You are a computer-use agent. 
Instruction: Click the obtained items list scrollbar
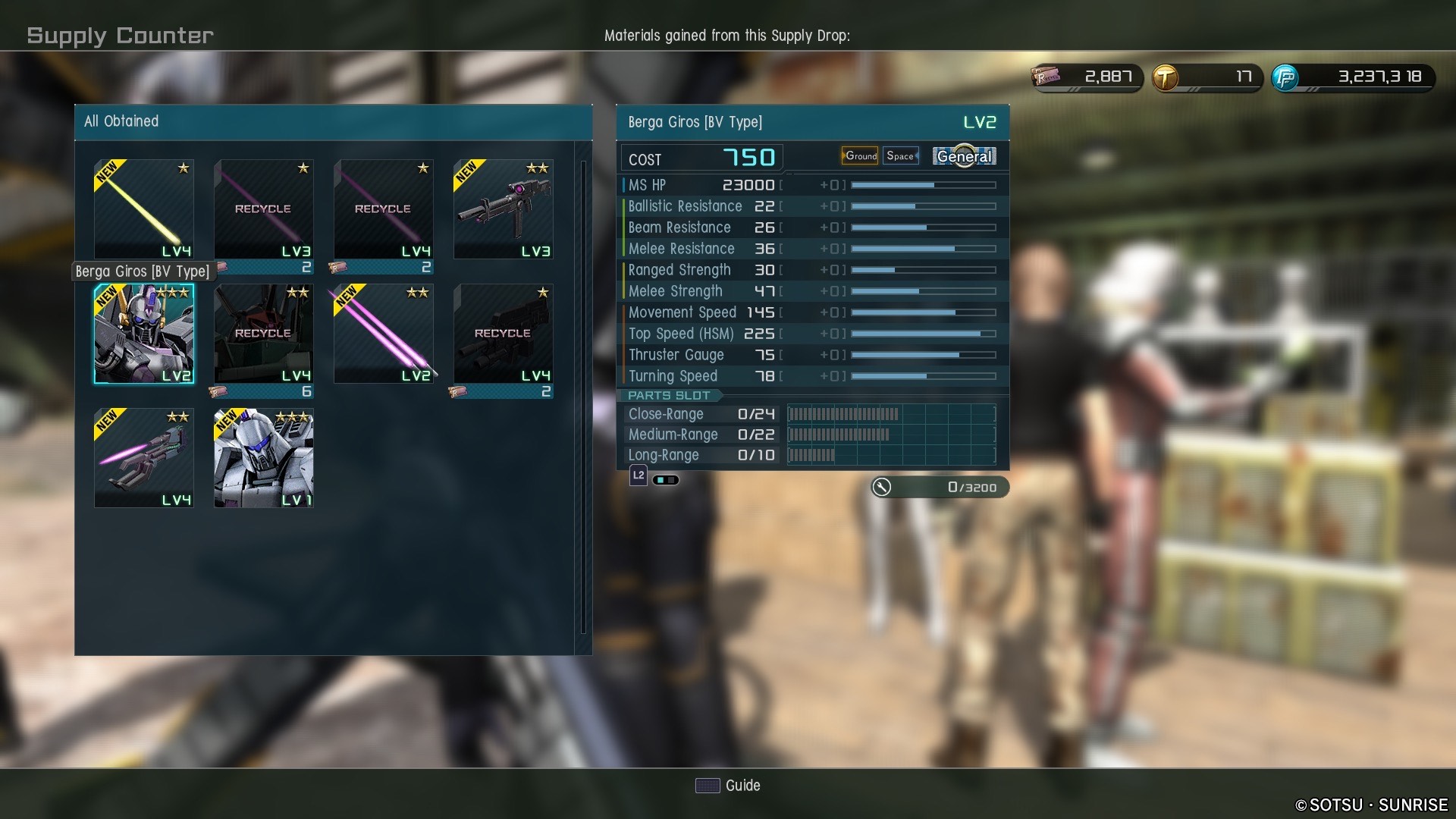582,396
